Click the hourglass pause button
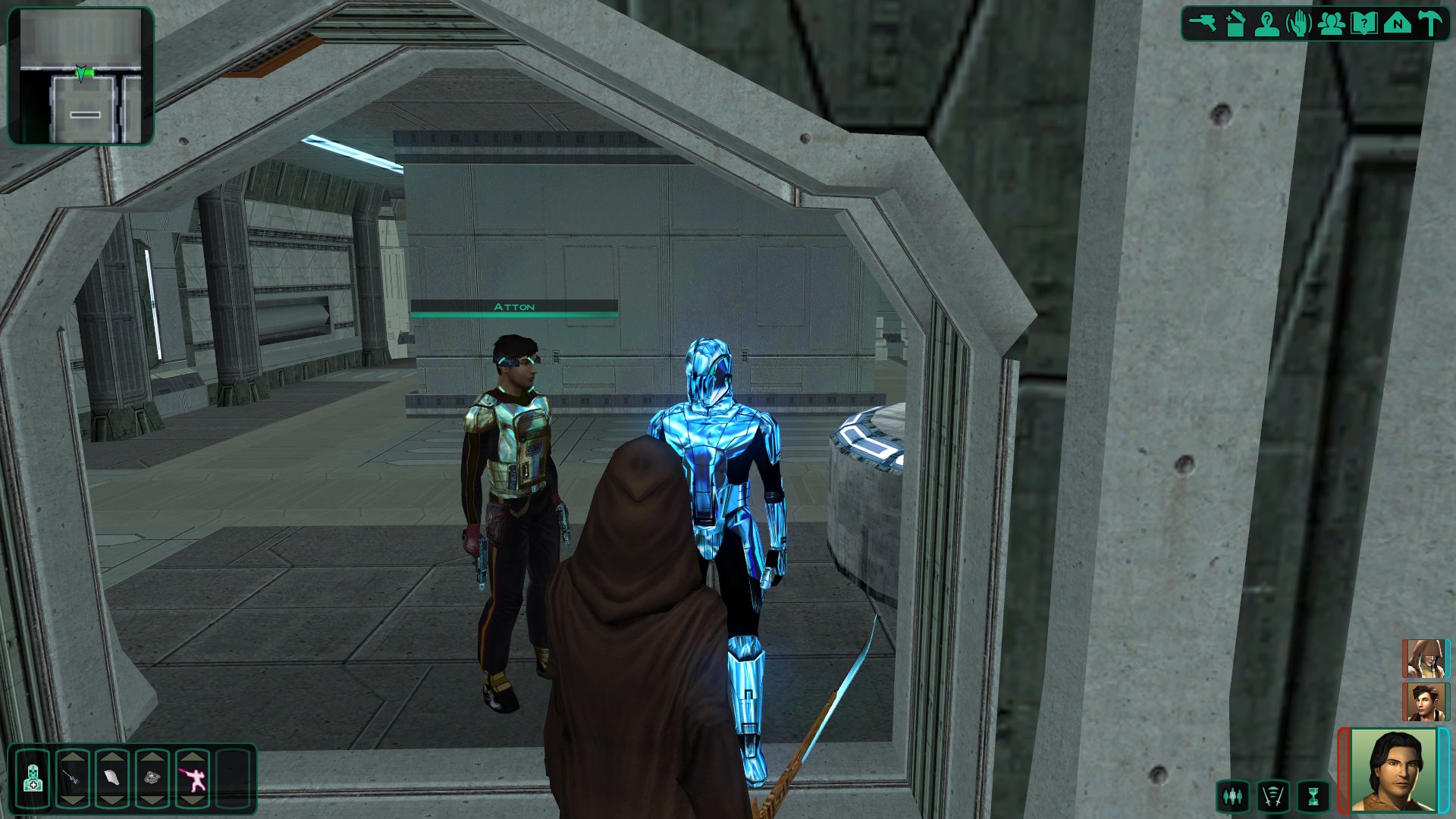 (x=1313, y=796)
